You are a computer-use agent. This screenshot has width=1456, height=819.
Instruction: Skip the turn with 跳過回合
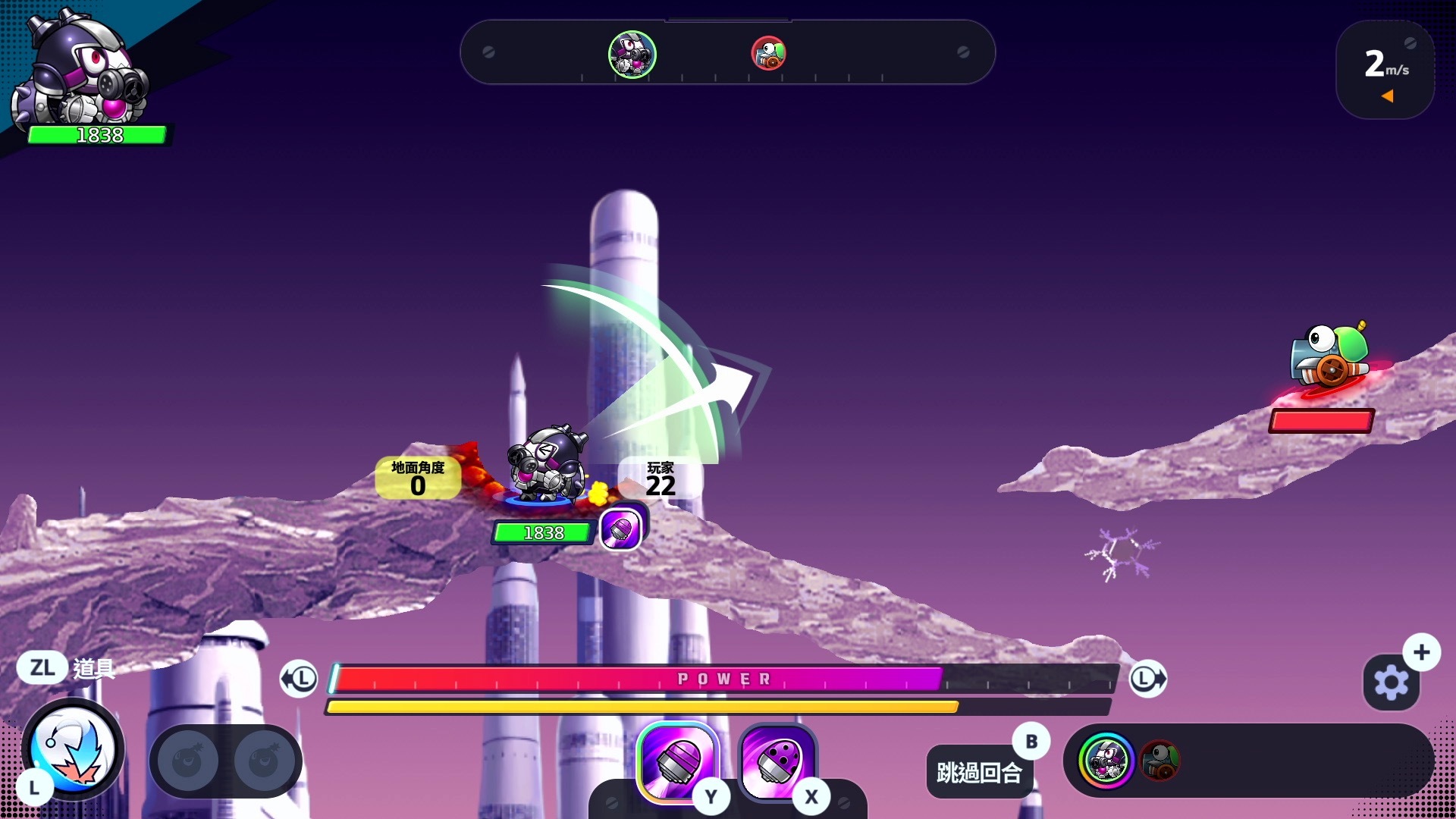point(979,773)
